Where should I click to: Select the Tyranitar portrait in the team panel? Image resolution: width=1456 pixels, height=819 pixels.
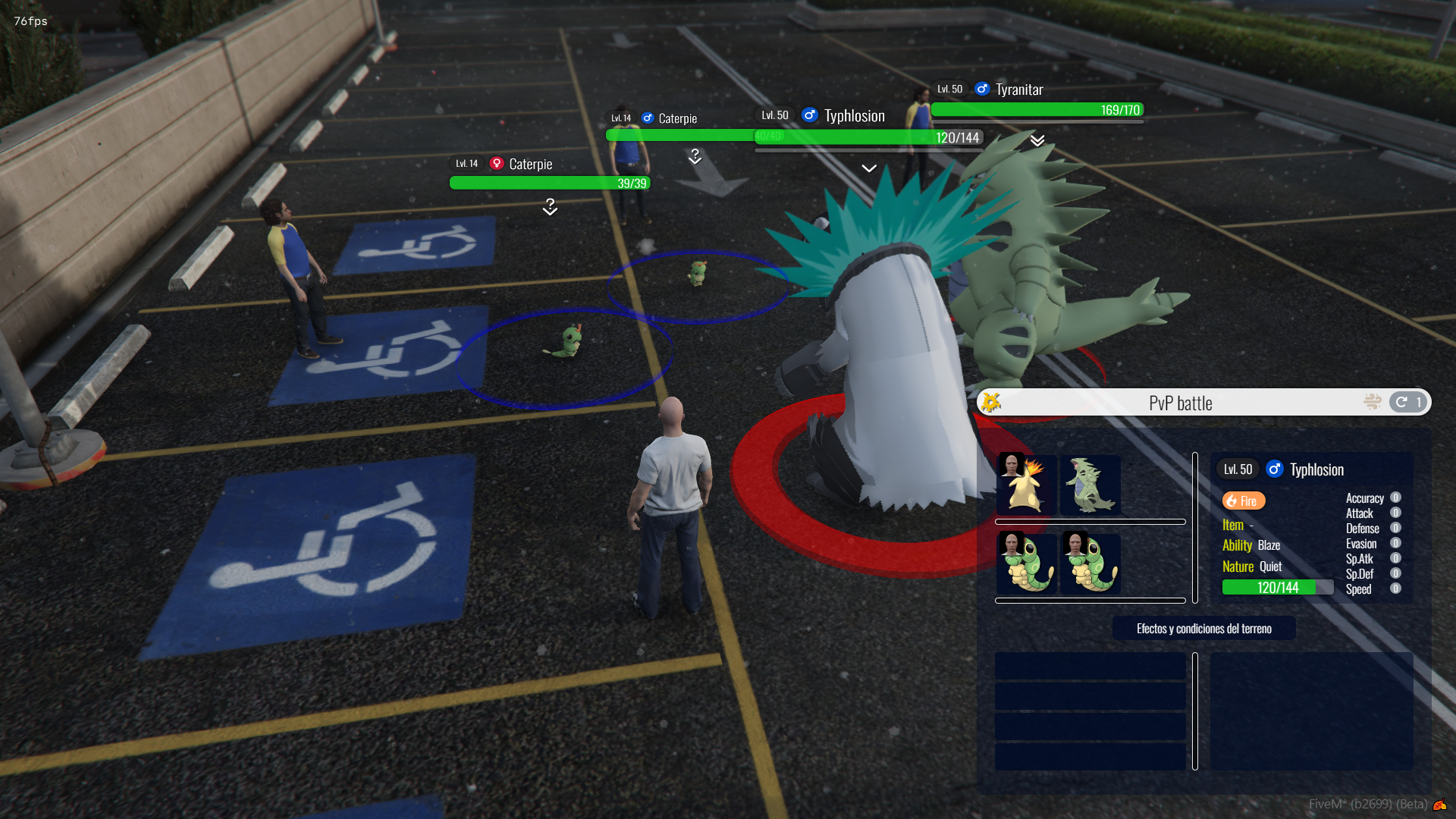click(1090, 484)
